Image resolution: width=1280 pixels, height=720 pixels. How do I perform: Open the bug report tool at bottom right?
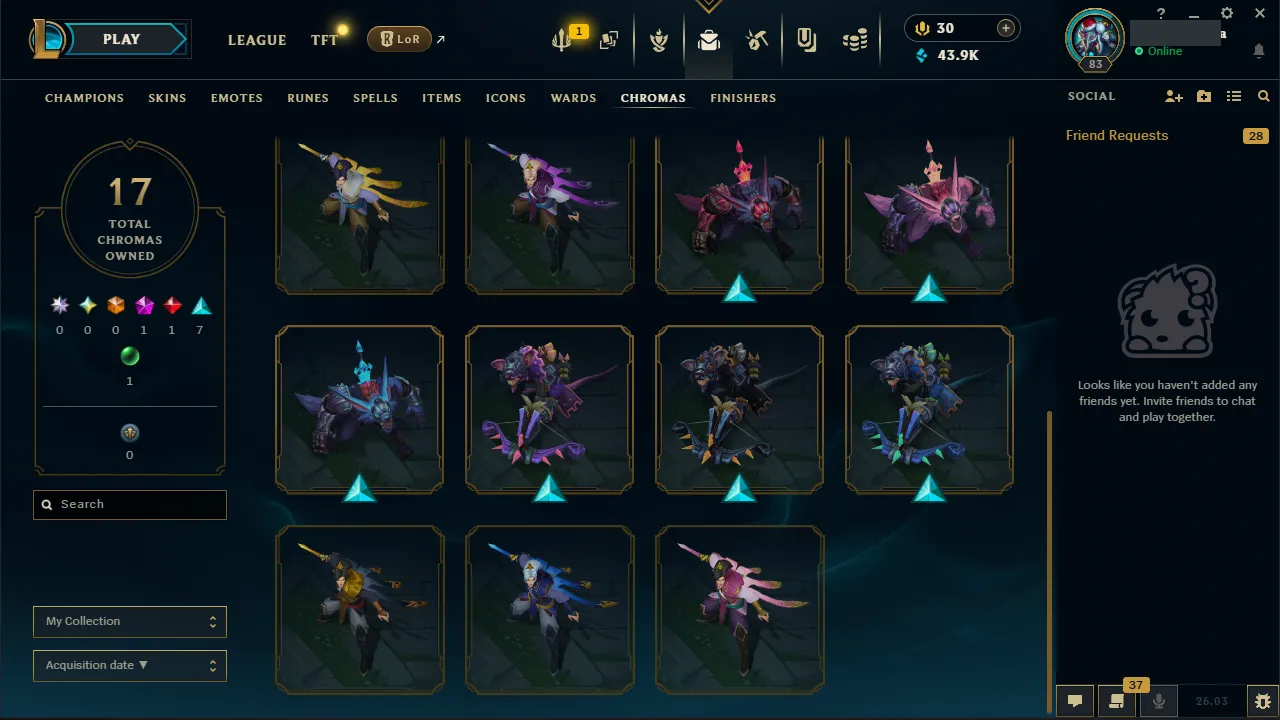point(1262,701)
